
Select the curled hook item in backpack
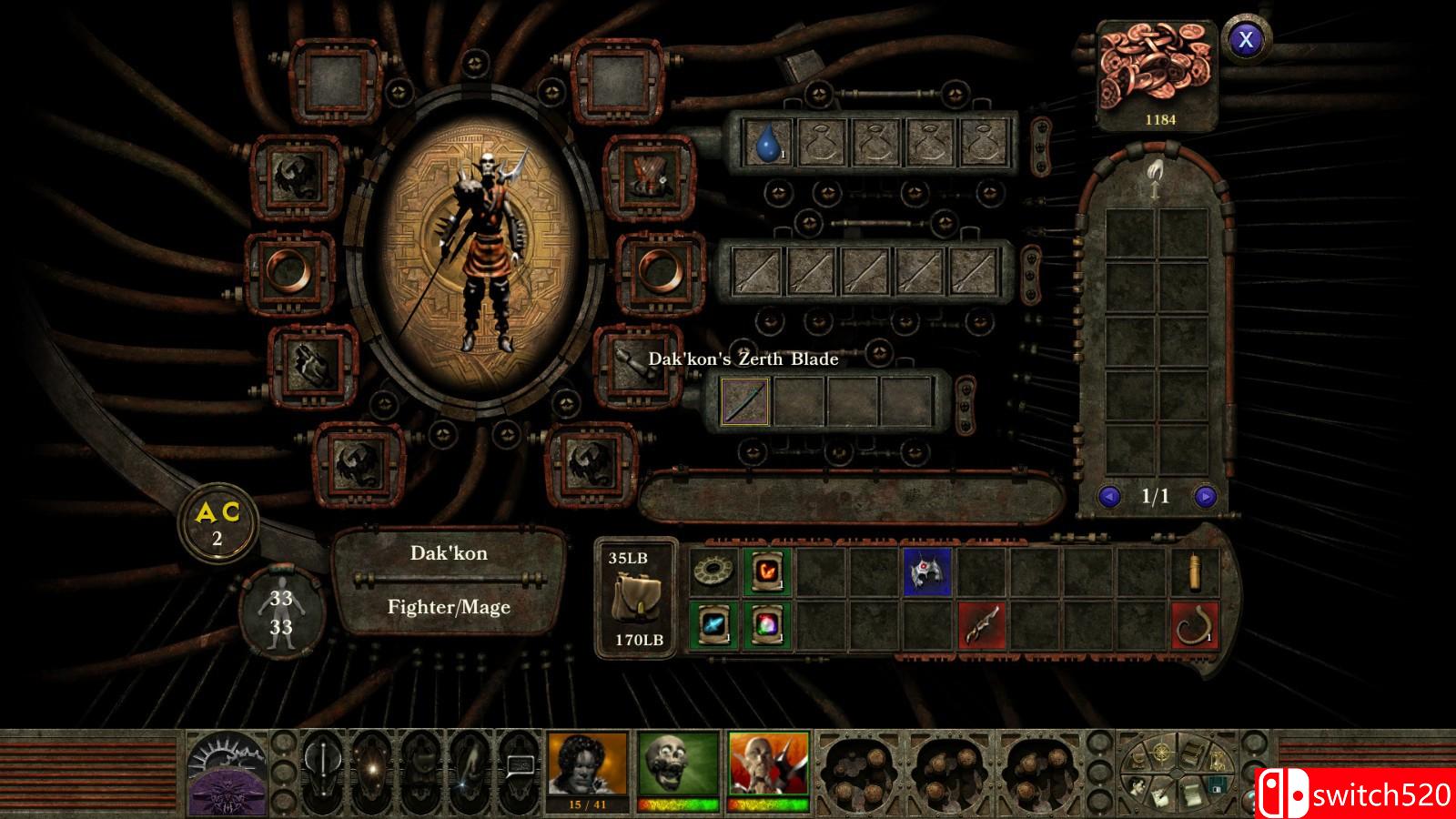pyautogui.click(x=1194, y=624)
